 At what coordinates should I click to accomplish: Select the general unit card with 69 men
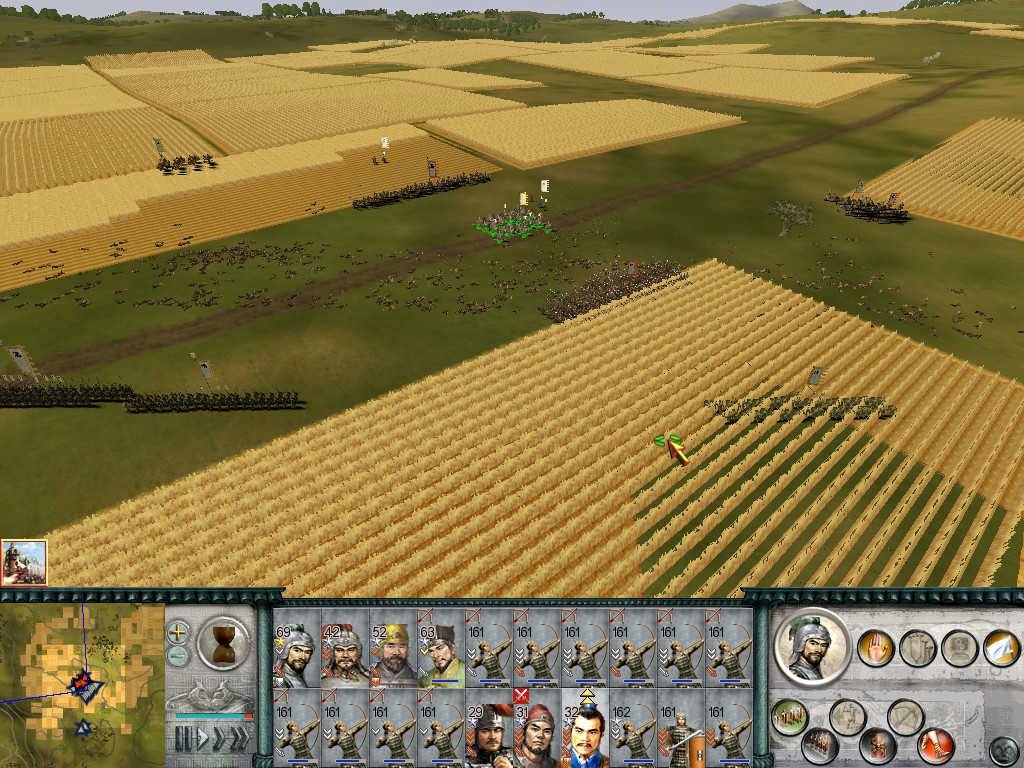pyautogui.click(x=296, y=655)
